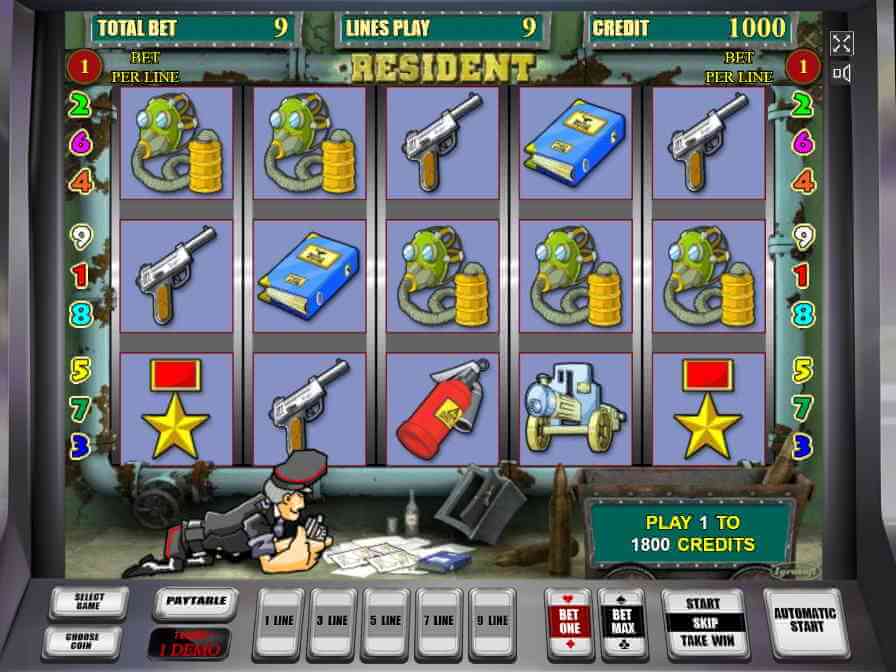This screenshot has height=672, width=896.
Task: Play all lines with 9 Line button
Action: (x=493, y=621)
